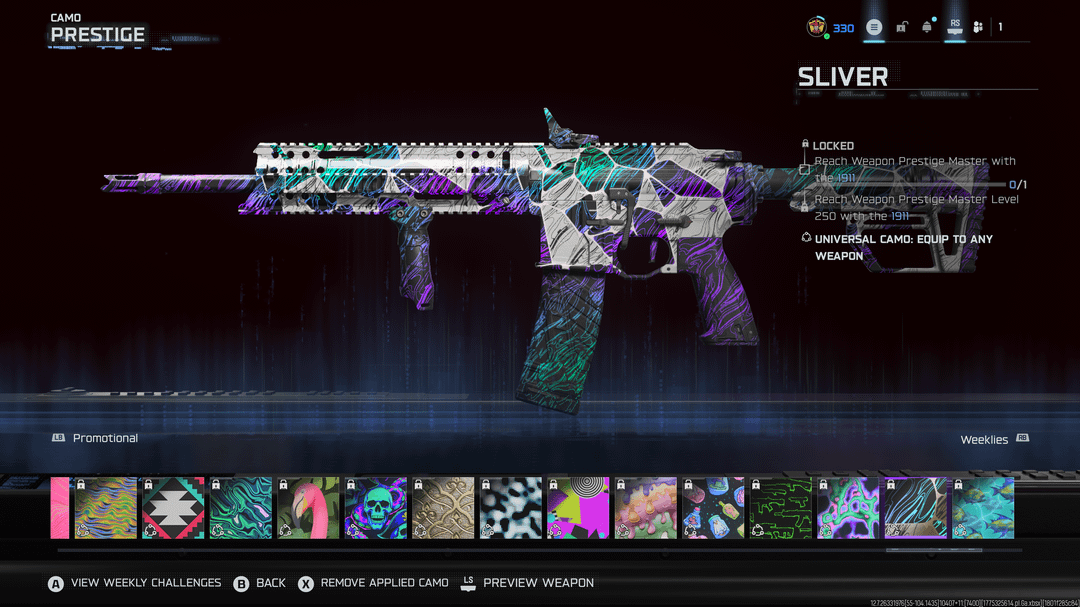The image size is (1080, 607).
Task: Choose the teal fish pattern camo
Action: tap(983, 508)
